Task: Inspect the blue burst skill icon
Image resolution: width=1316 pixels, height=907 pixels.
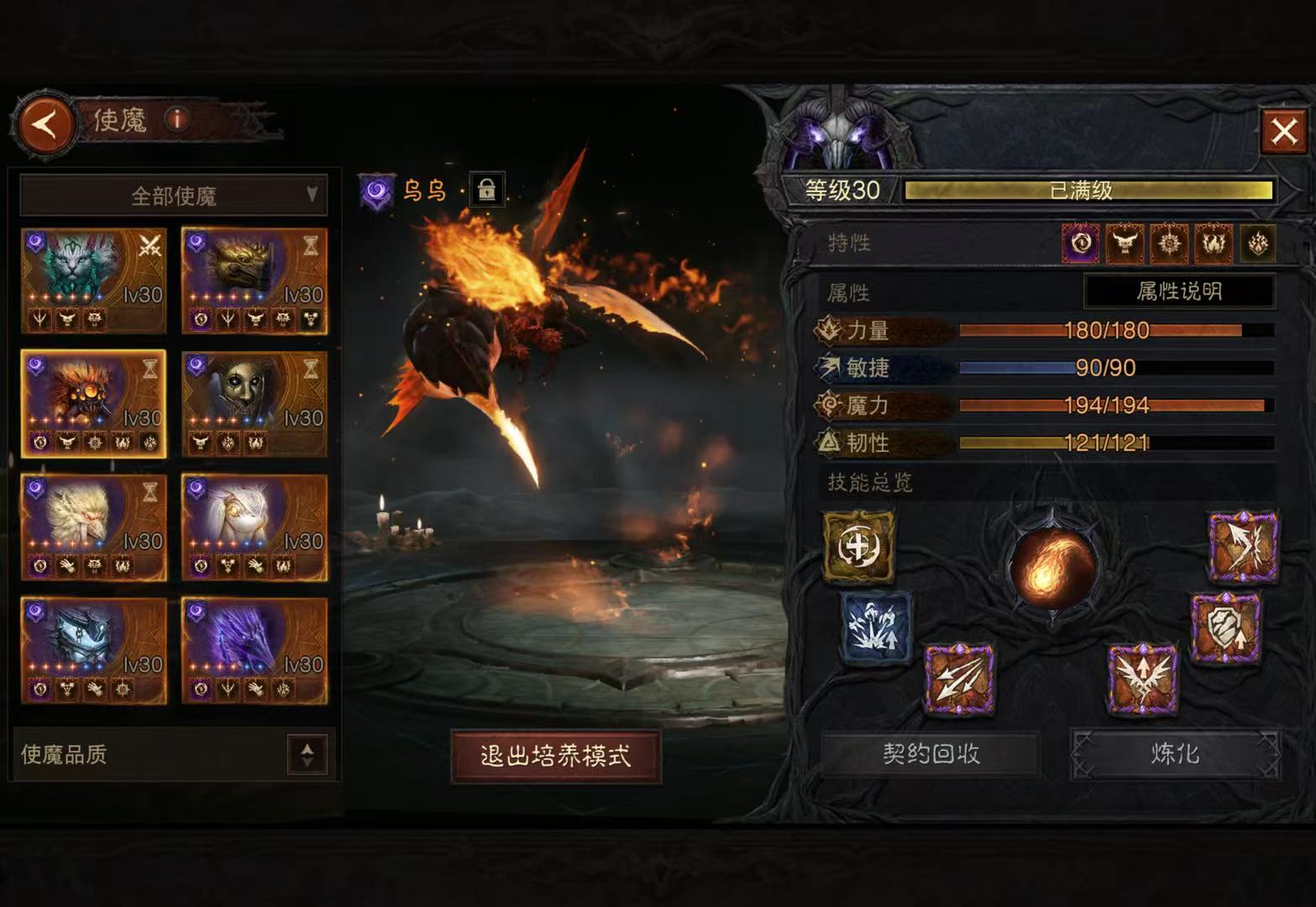Action: 875,627
